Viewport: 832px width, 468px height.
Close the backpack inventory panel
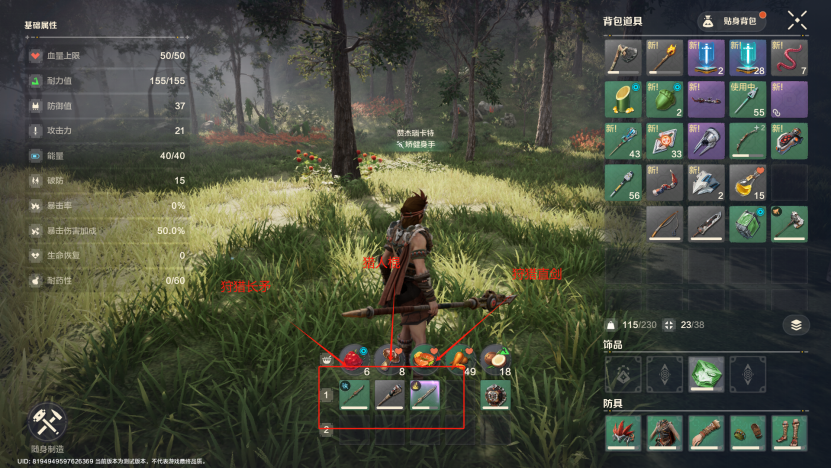[x=797, y=20]
